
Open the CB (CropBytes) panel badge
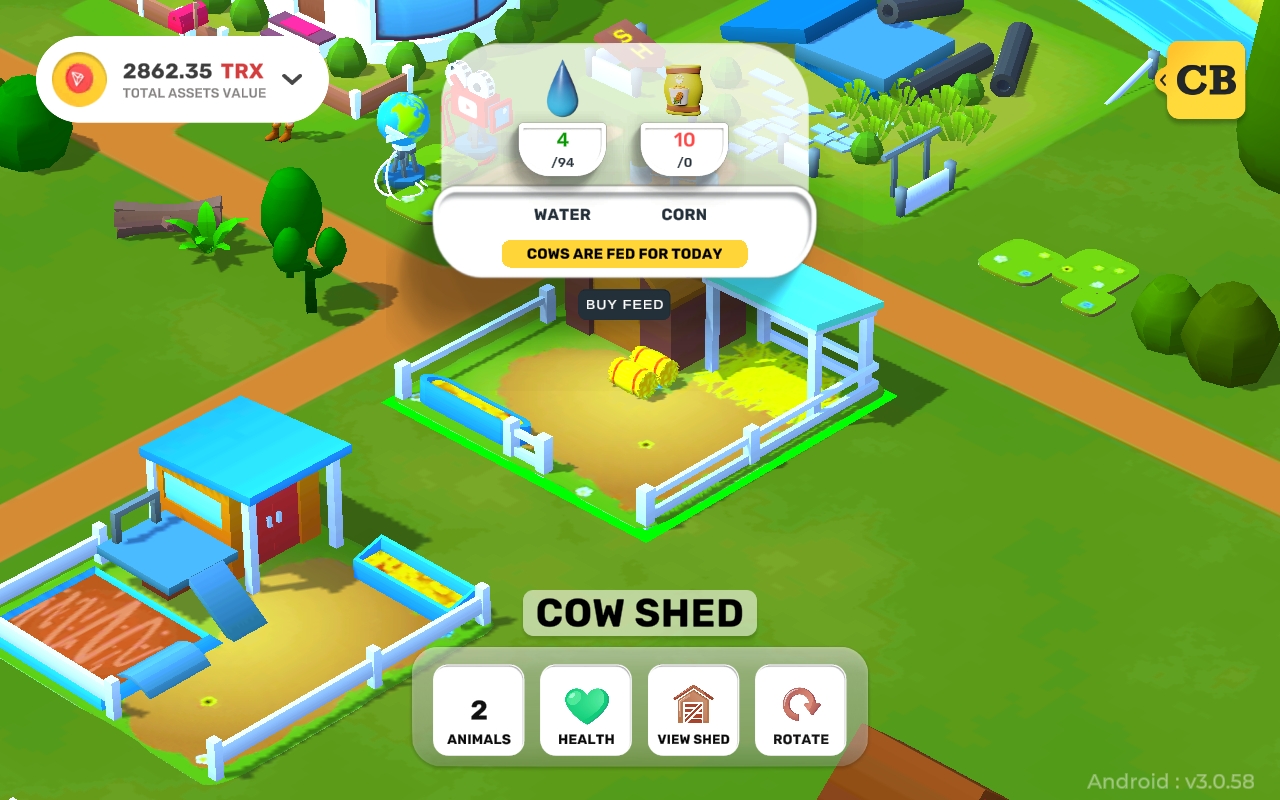click(1206, 80)
